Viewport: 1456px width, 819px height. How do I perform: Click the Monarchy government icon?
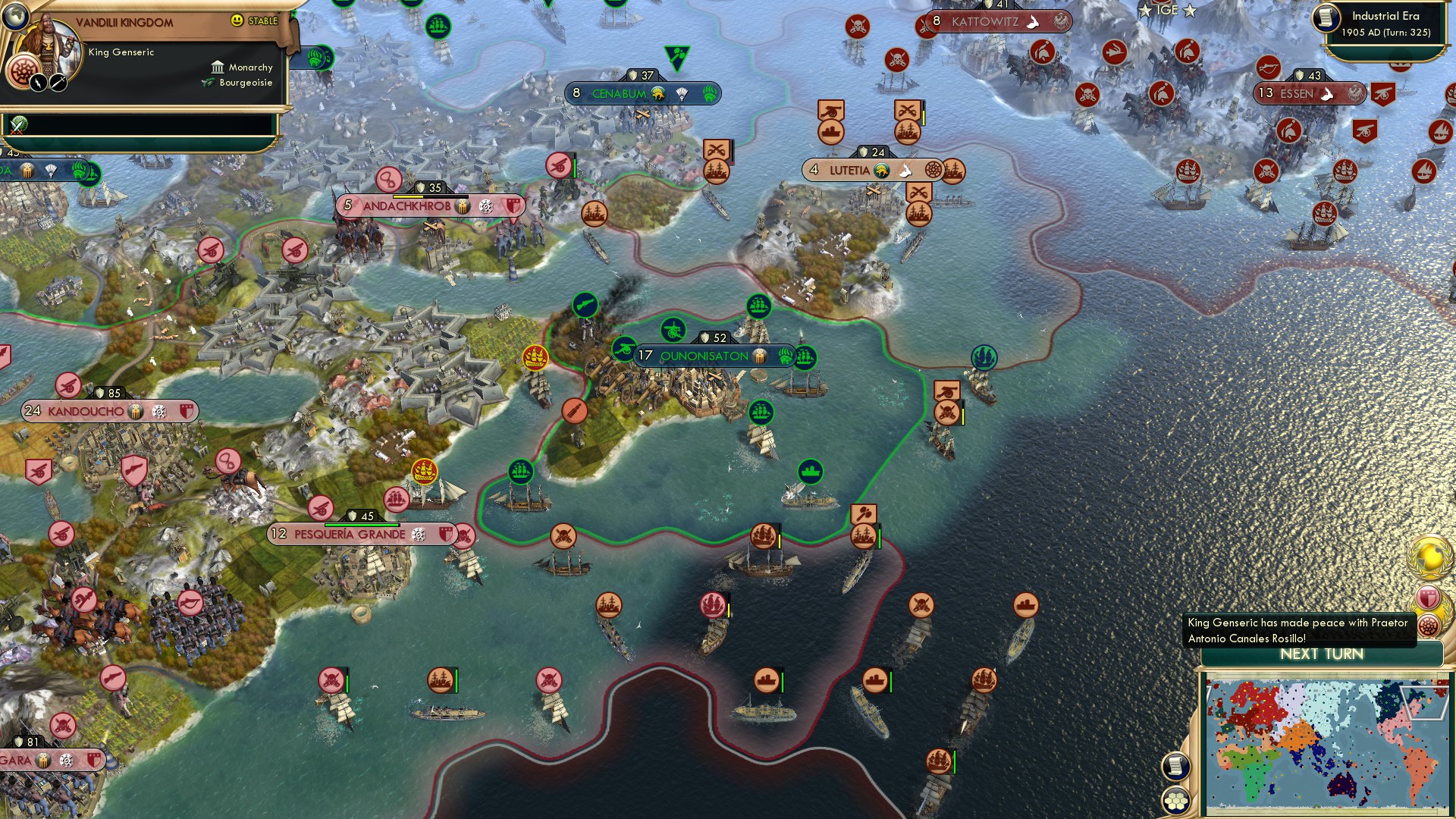(x=218, y=67)
